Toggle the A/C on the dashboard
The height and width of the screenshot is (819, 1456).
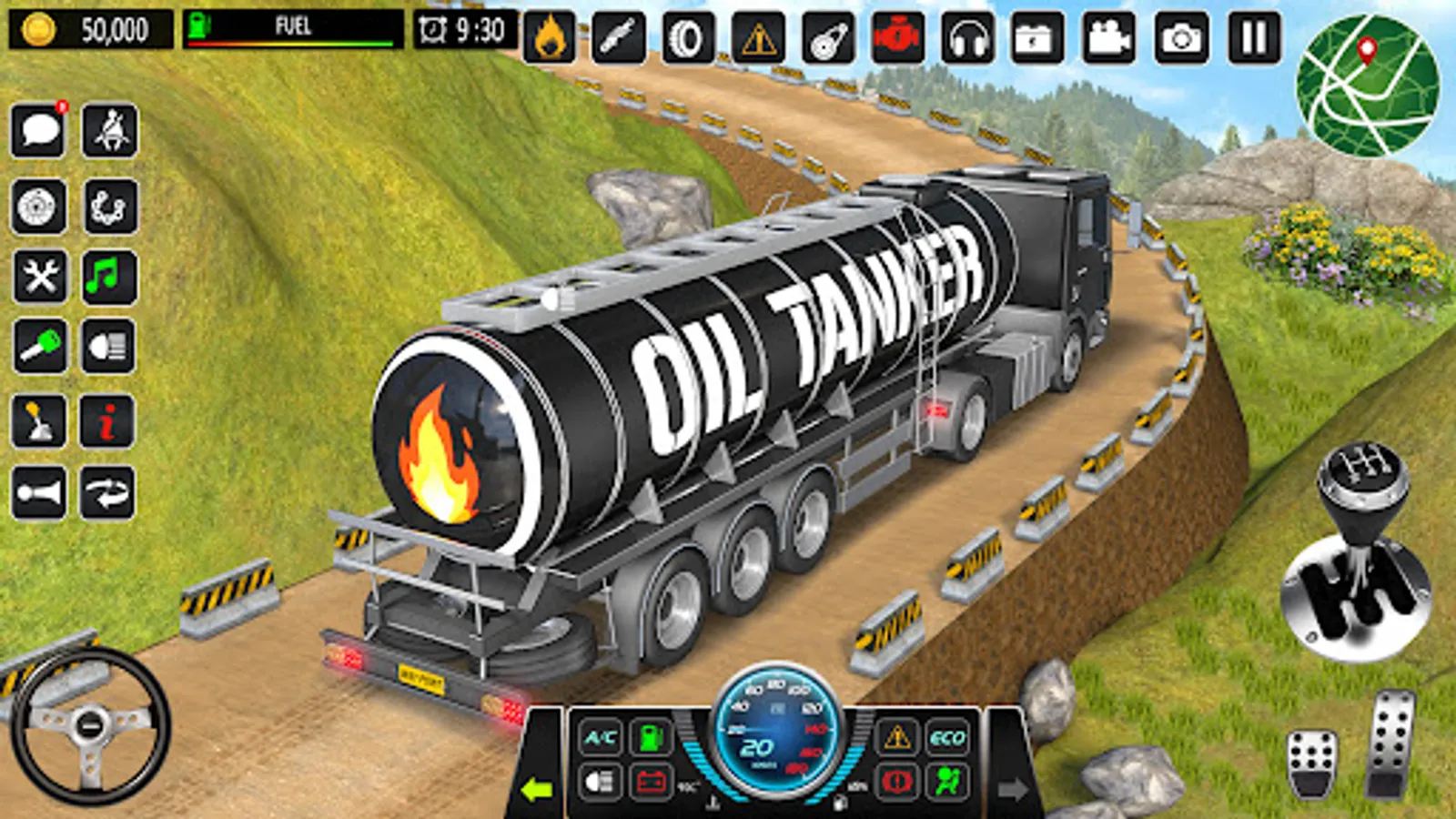[600, 736]
